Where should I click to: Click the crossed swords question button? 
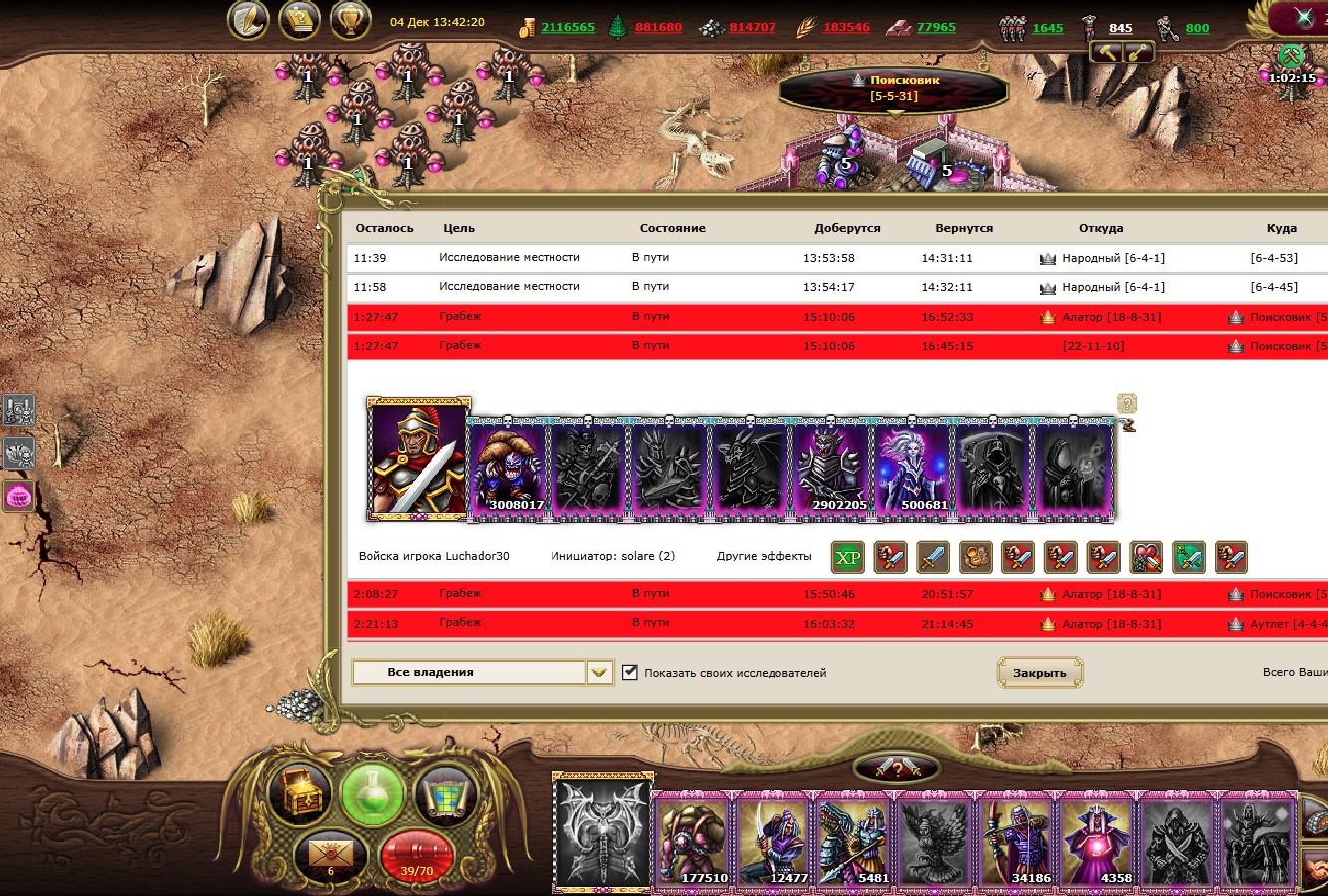click(x=896, y=768)
